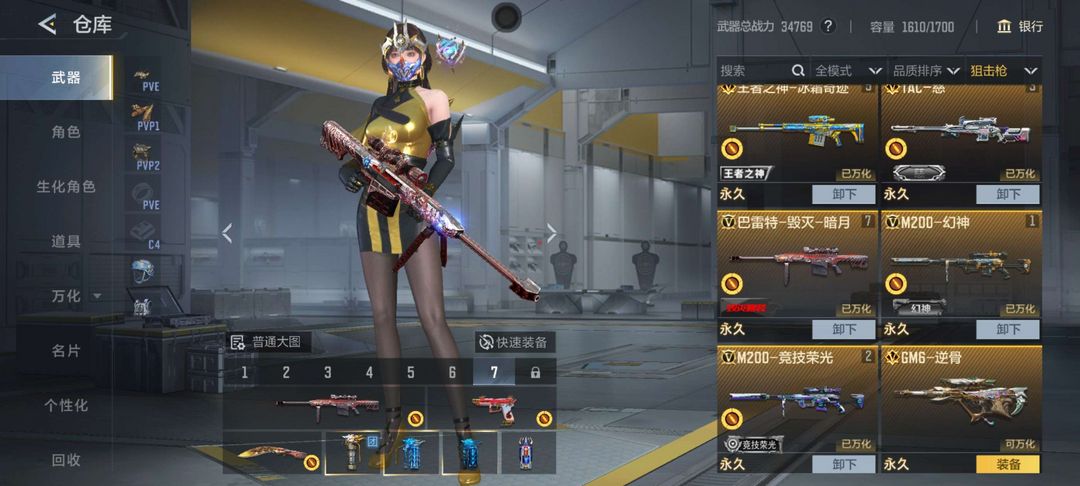Select the 巴雷特-毁灭-暗月 weapon card

(x=796, y=265)
